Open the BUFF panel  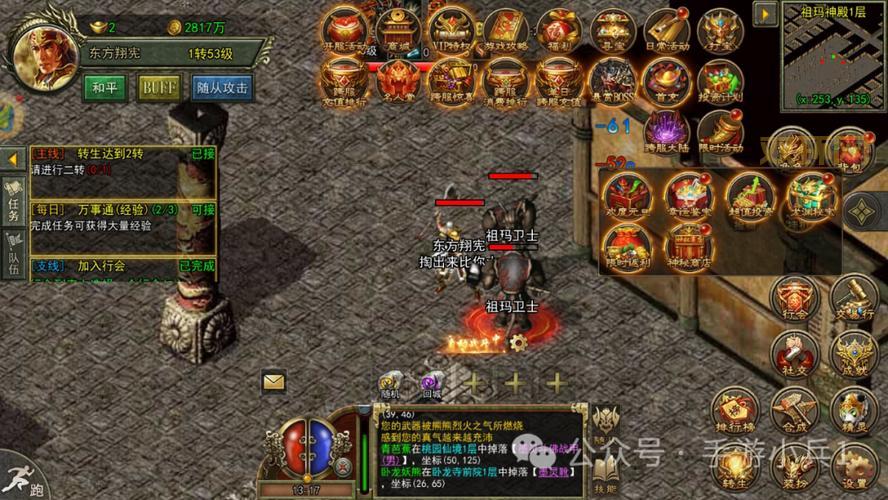tap(159, 86)
